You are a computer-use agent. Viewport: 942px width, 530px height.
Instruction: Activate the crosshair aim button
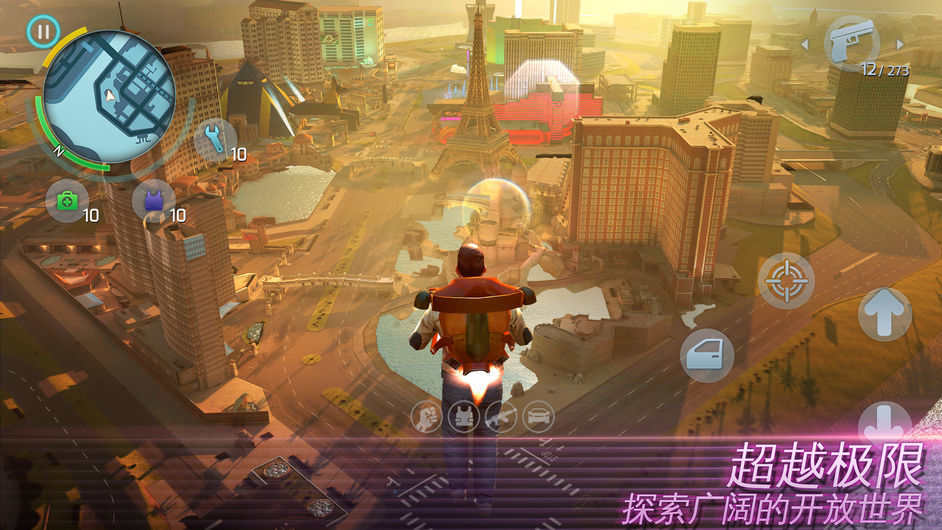pos(787,280)
